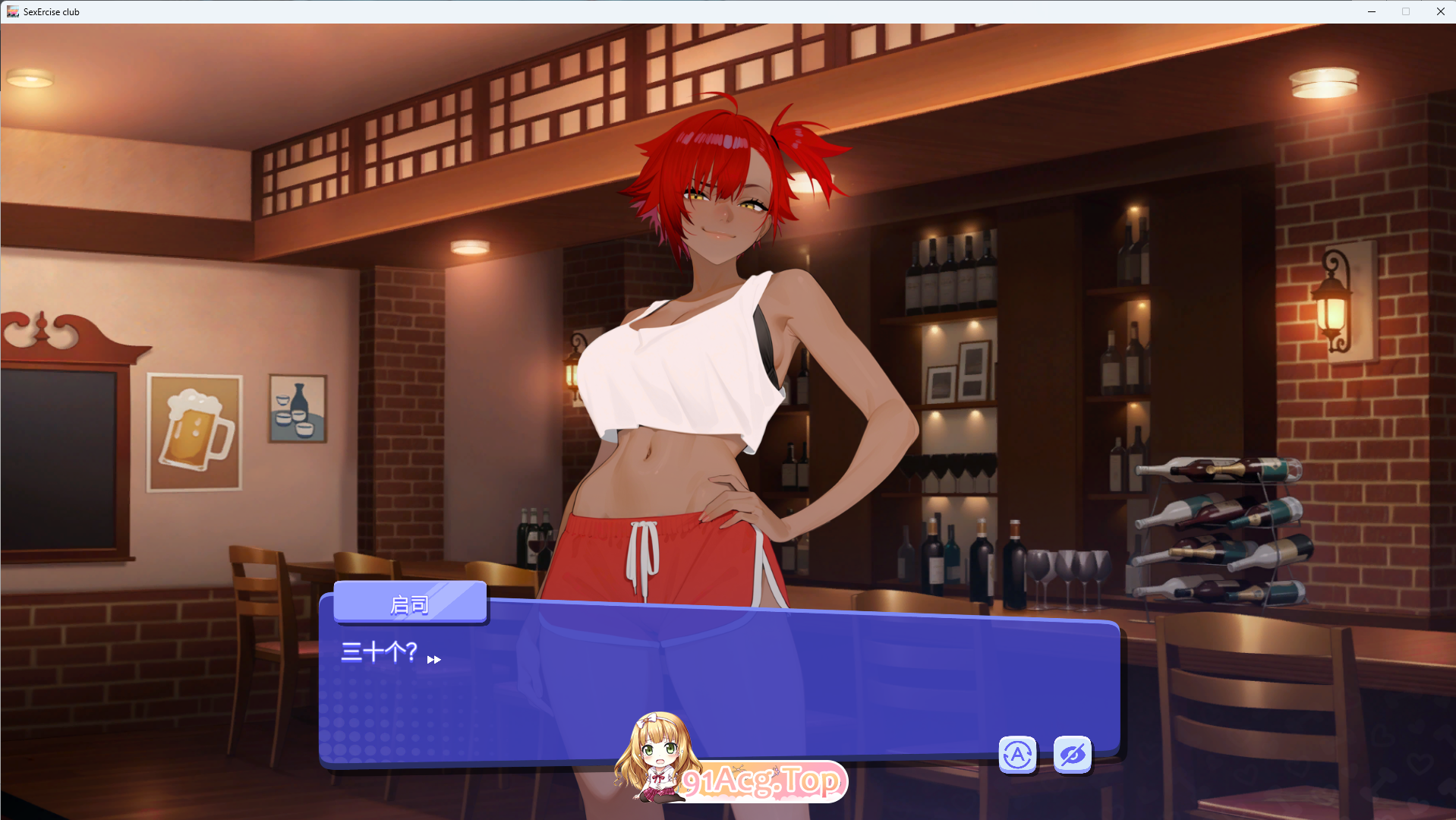
Task: Click the dialogue text box to continue
Action: pos(721,683)
